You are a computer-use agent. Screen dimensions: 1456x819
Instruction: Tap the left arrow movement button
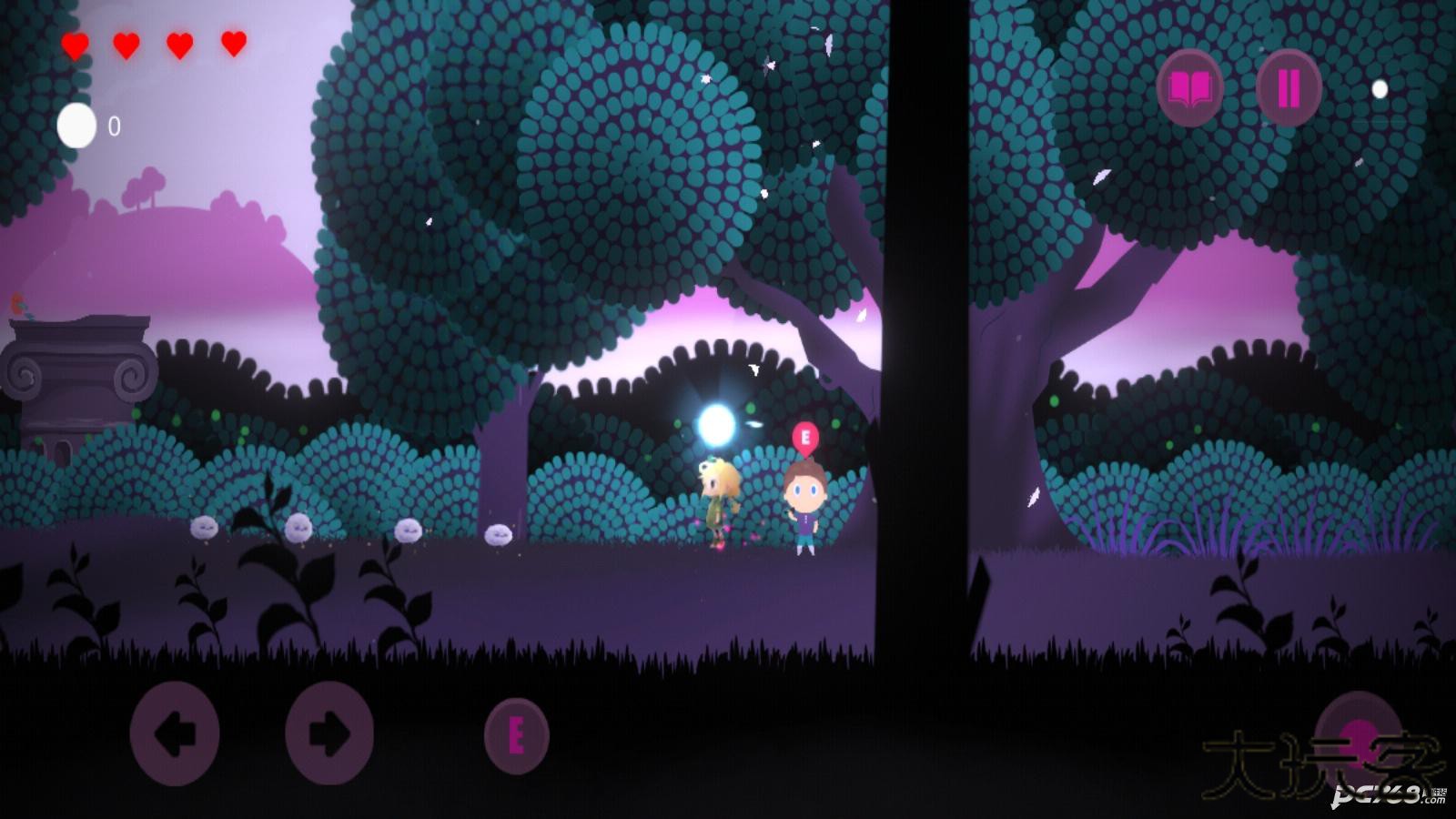coord(175,733)
